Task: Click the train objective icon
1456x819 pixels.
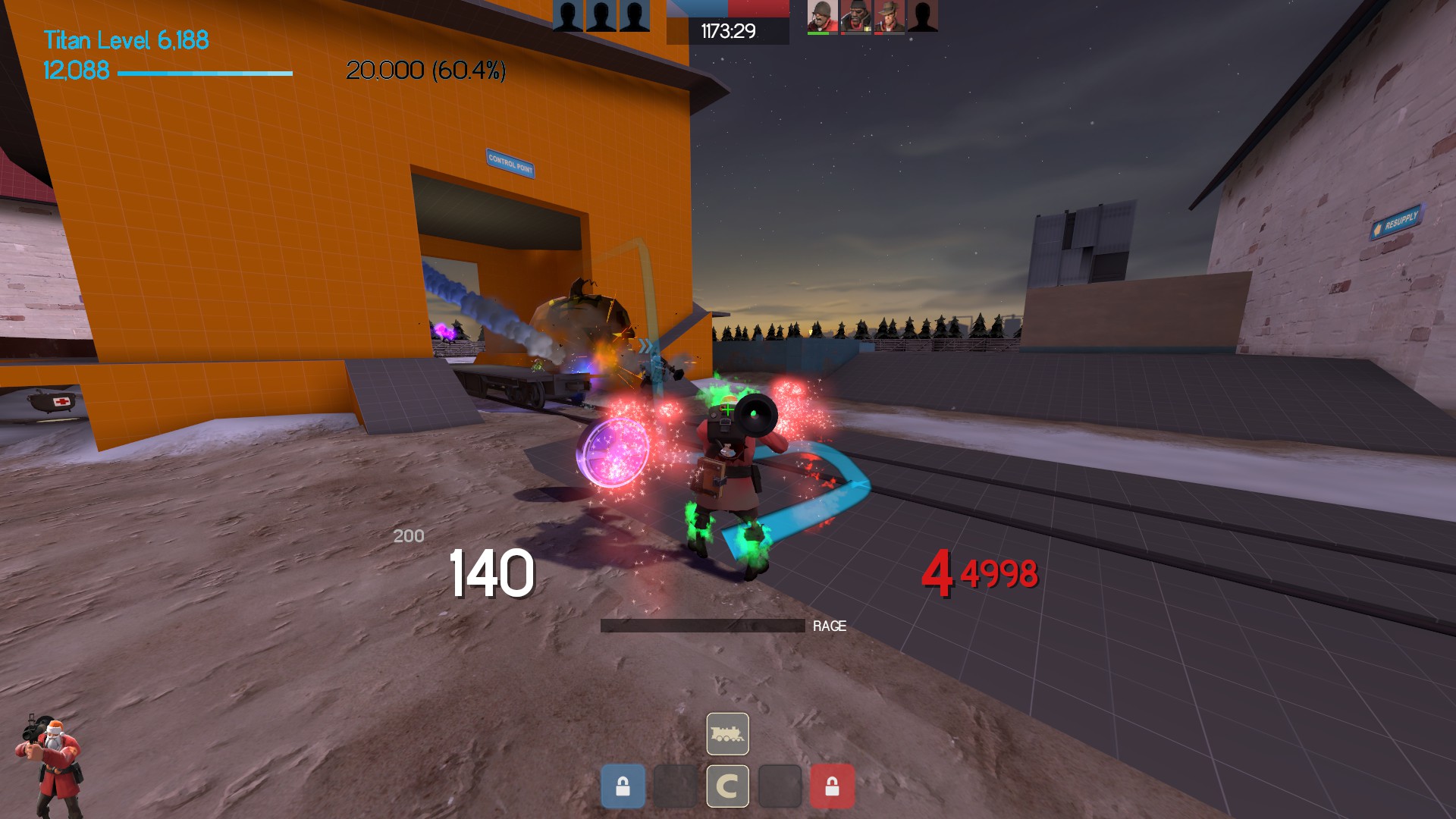Action: click(727, 733)
